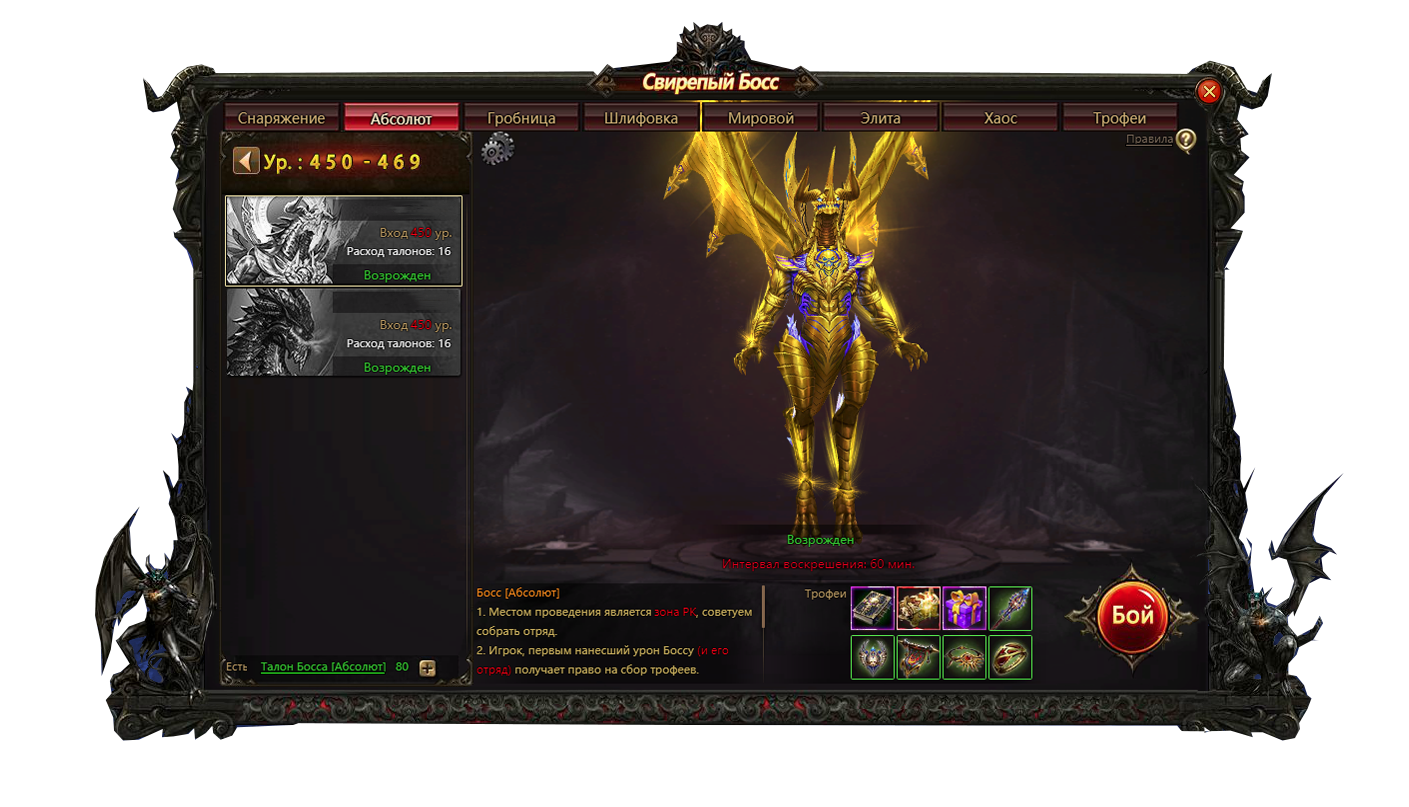Show the Трофеи tab
Viewport: 1409px width, 807px height.
[1119, 118]
